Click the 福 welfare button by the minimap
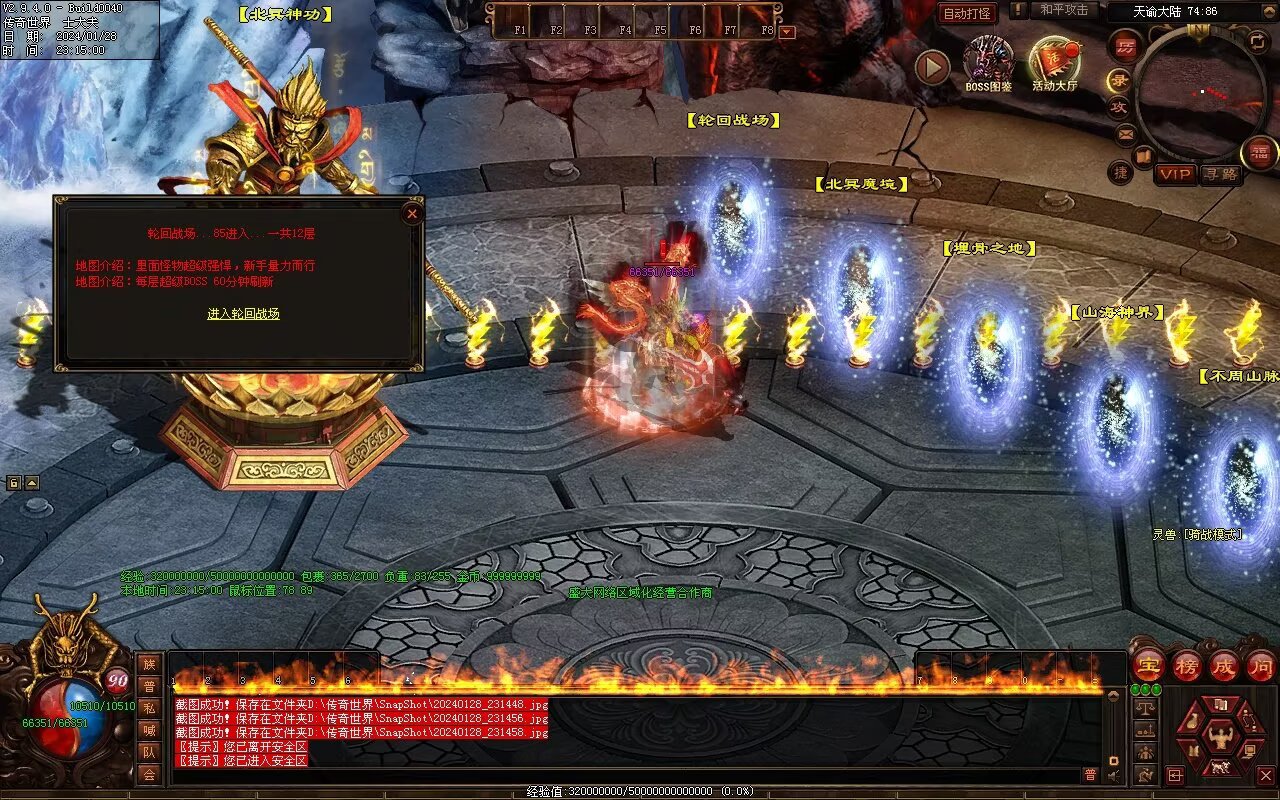Screen dimensions: 1280x800 (1259, 152)
